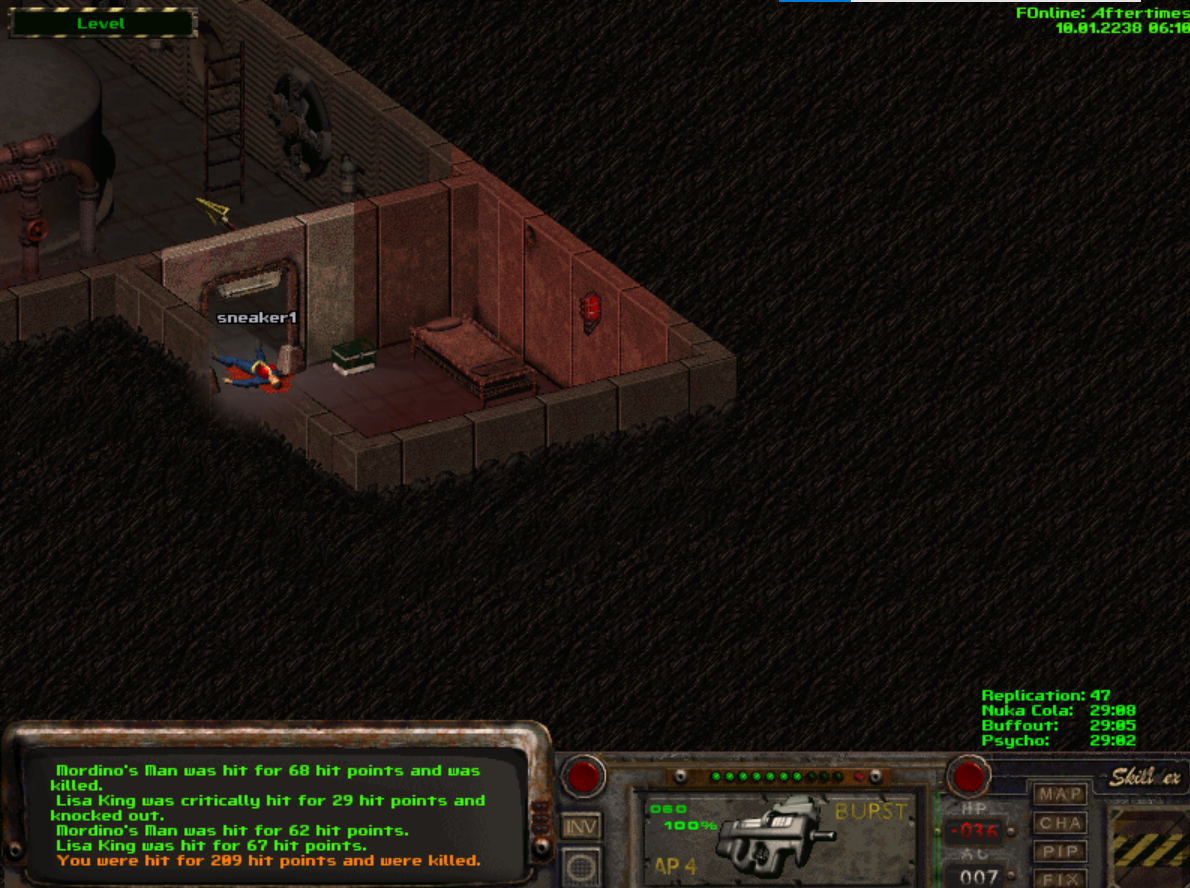Open the options menu via the round grille button
The height and width of the screenshot is (888, 1190).
pos(581,868)
